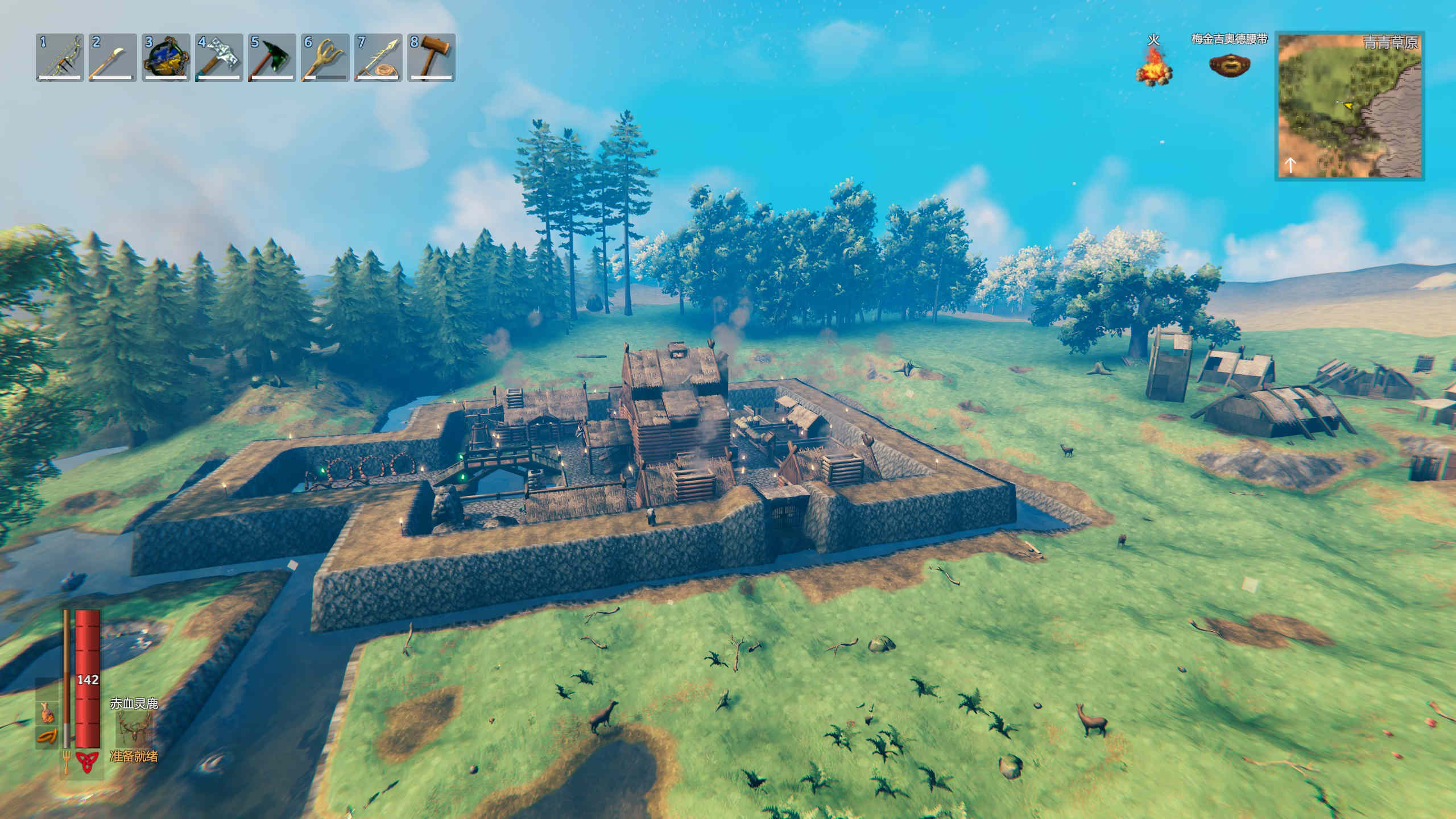1456x819 pixels.
Task: Select the wooden hammer in slot 8
Action: [431, 57]
